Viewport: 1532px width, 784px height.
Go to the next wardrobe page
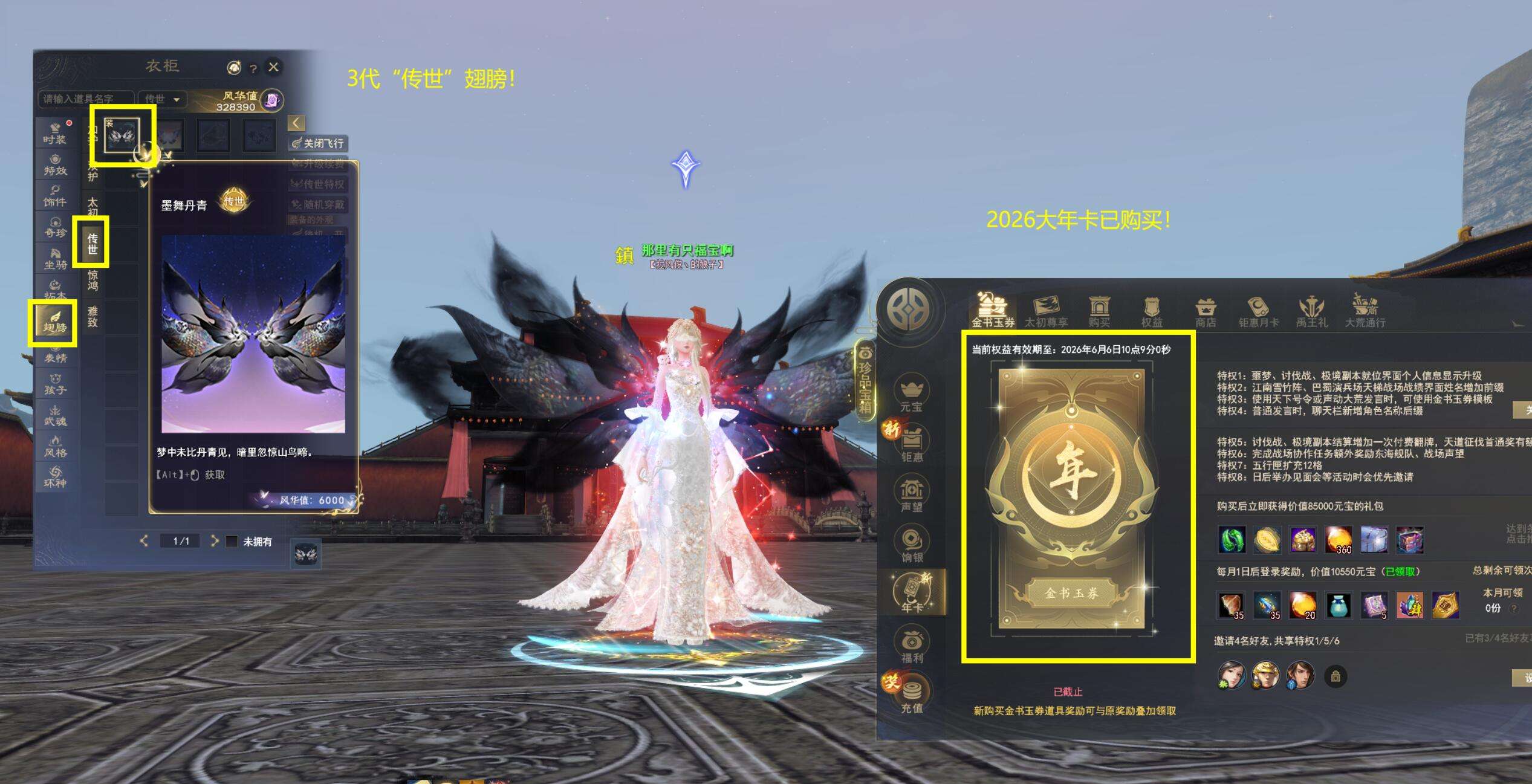click(x=214, y=541)
